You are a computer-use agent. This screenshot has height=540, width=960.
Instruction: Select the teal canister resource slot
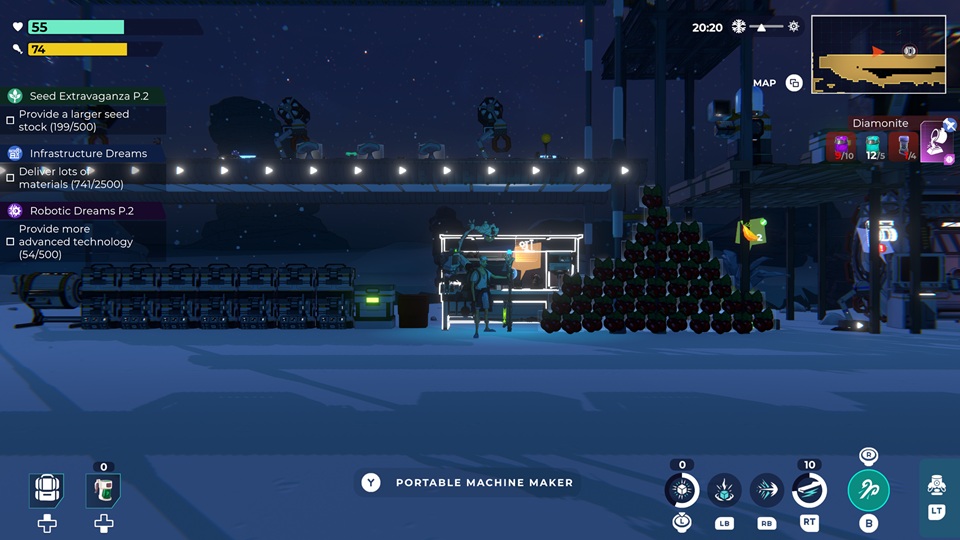873,148
